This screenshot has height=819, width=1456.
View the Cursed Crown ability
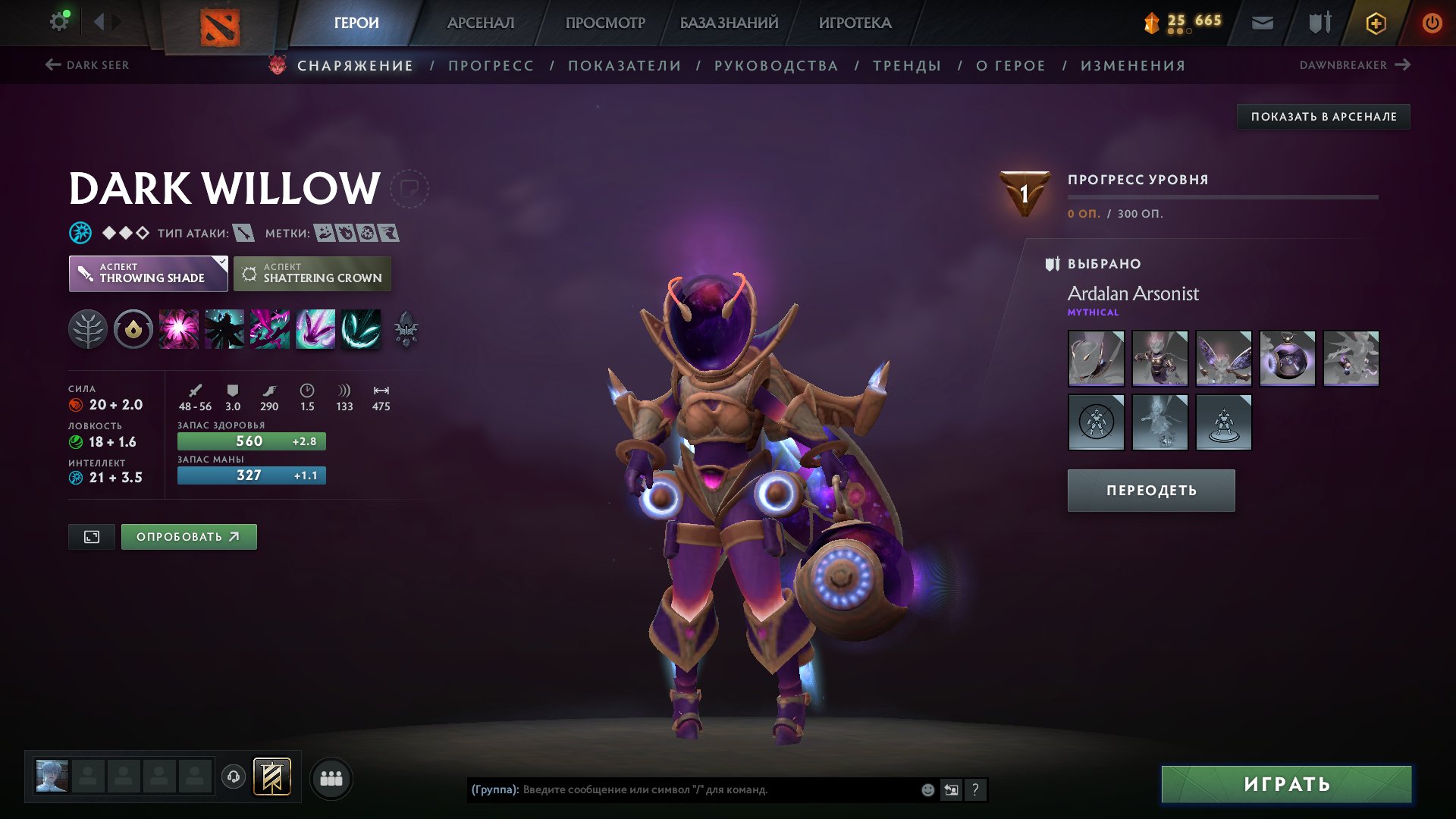pyautogui.click(x=270, y=328)
